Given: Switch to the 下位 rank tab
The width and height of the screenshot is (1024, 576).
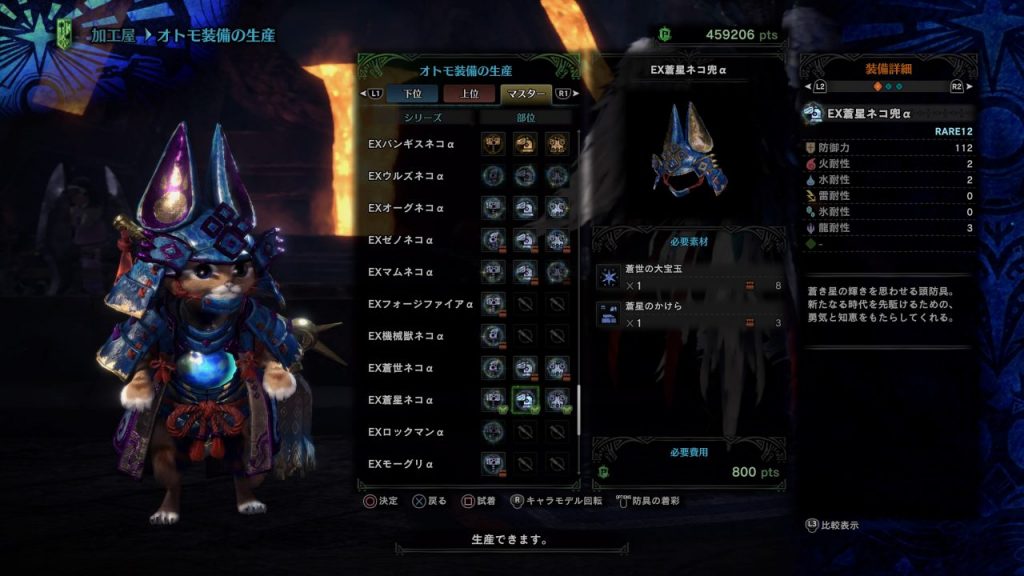Looking at the screenshot, I should 412,94.
